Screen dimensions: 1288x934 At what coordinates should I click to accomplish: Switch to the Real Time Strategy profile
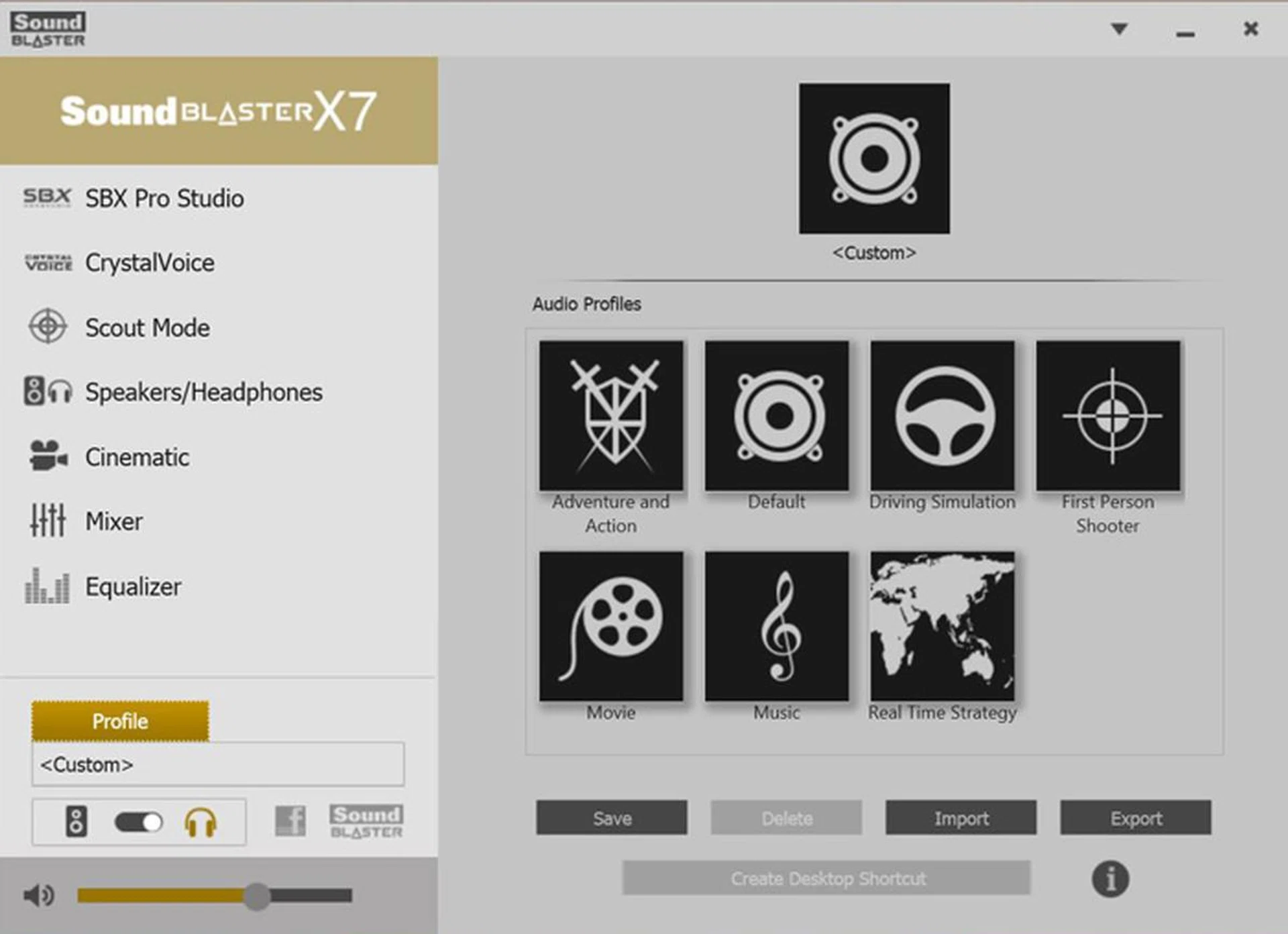943,627
